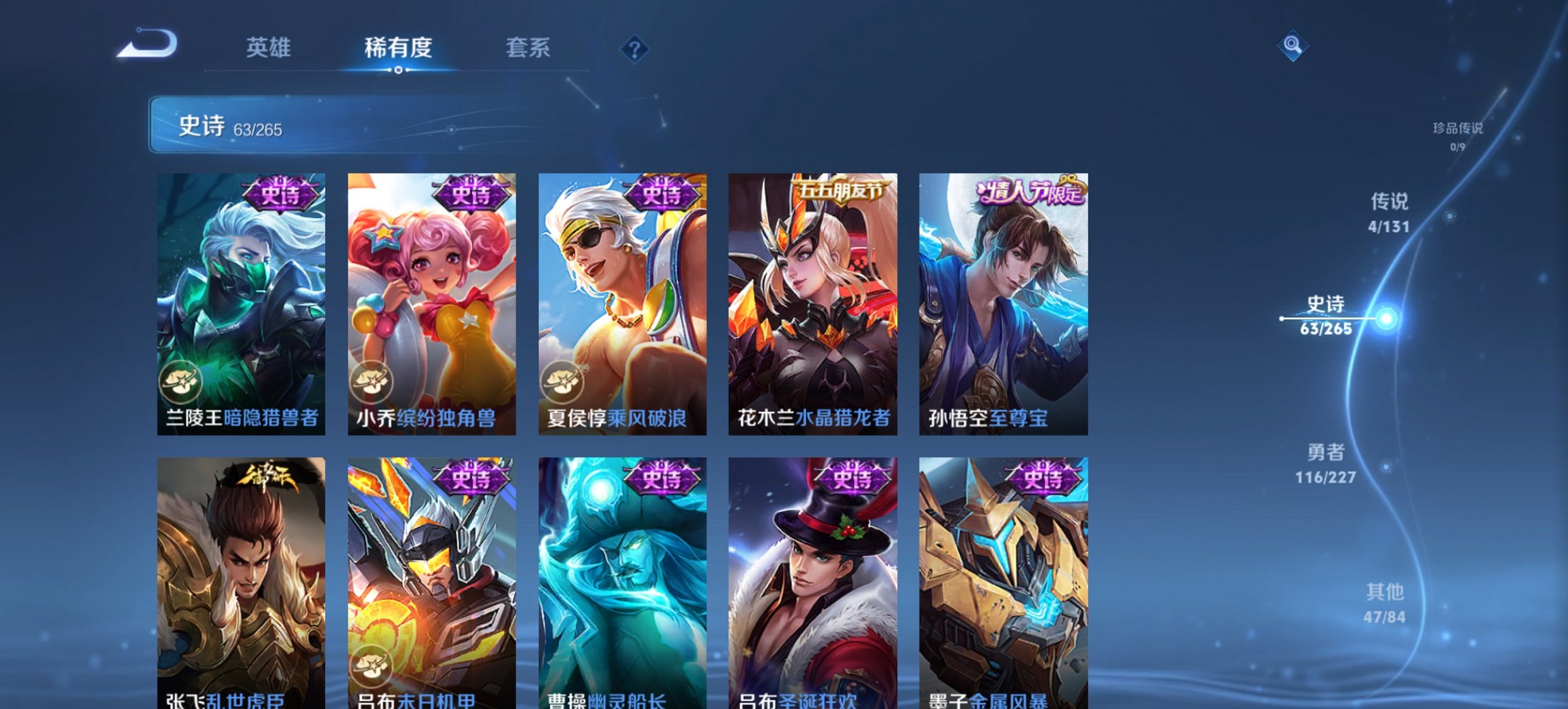
Task: Click the owned badge icon on 夏侯惇 skin card
Action: (564, 382)
